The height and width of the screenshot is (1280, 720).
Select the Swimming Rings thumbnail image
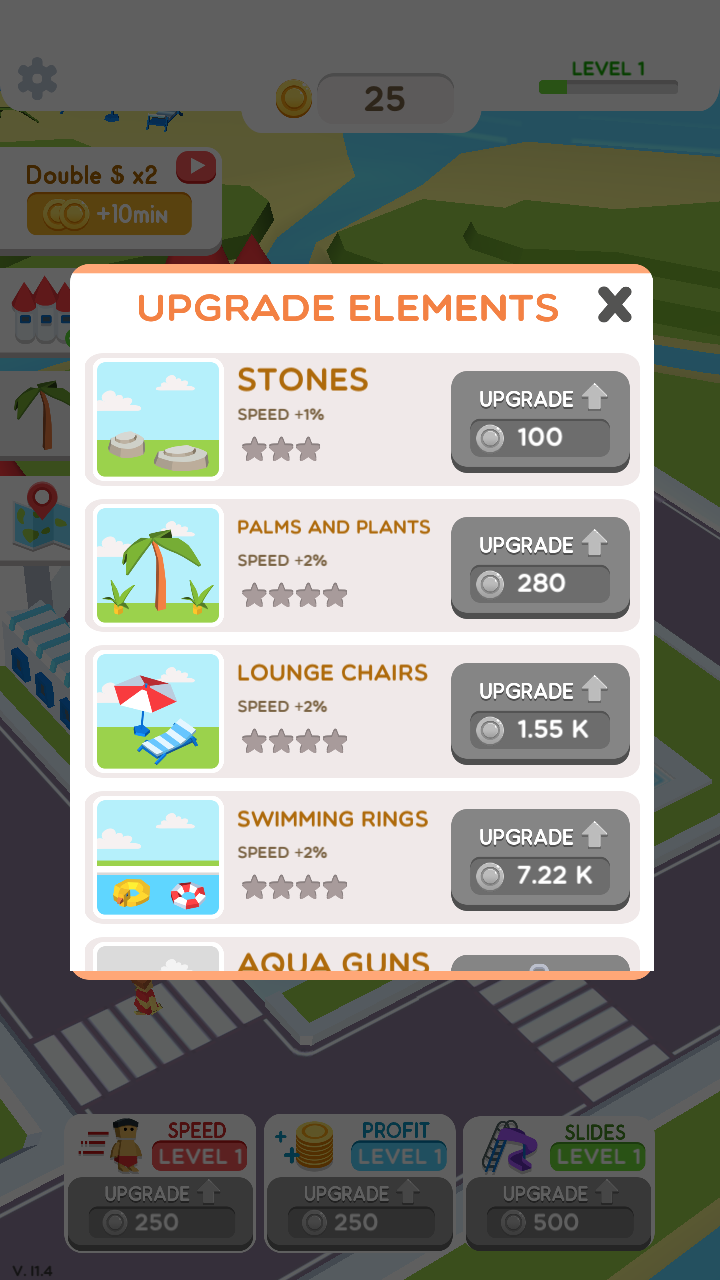click(x=159, y=858)
